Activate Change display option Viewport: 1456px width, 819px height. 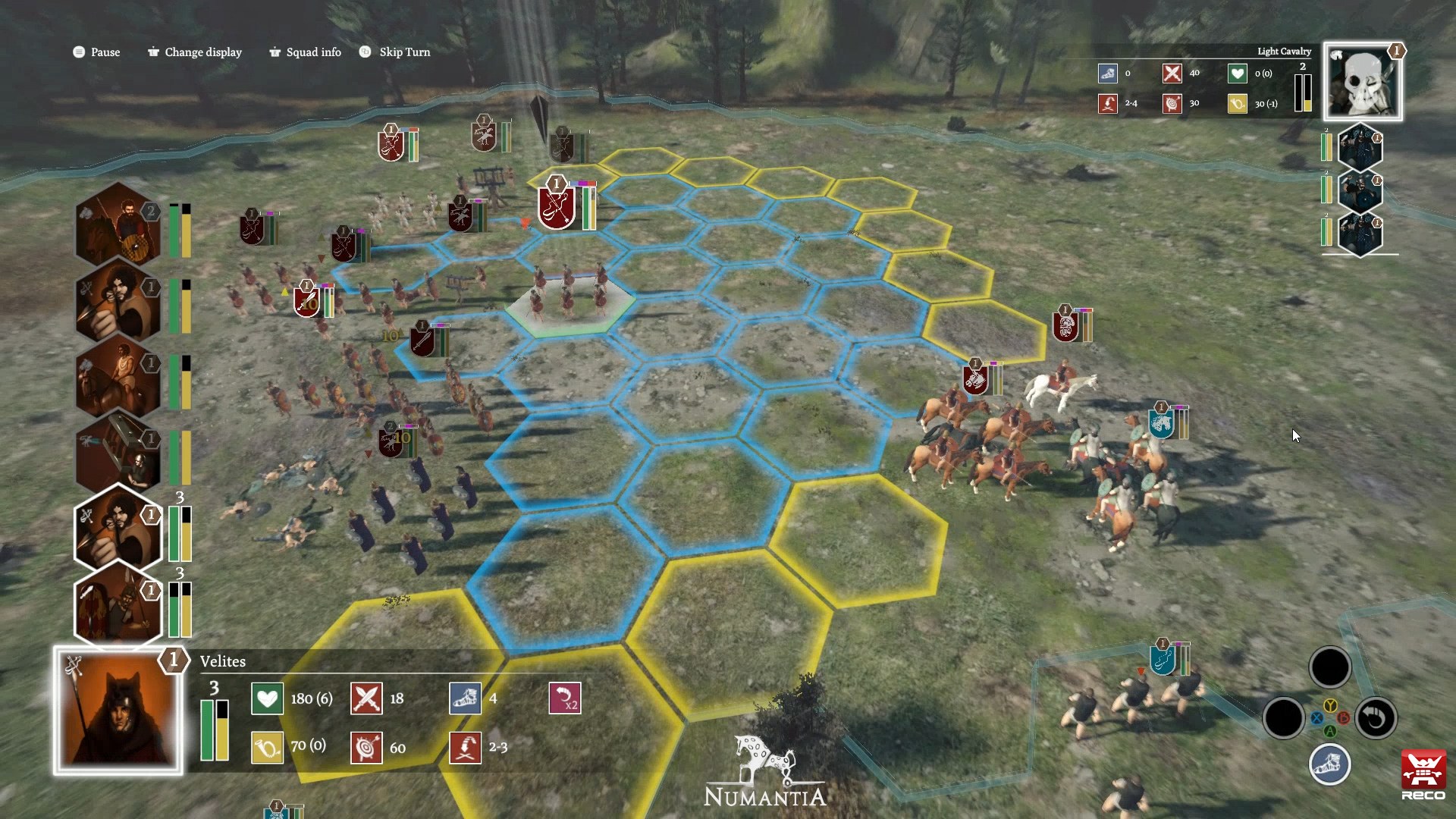point(194,52)
